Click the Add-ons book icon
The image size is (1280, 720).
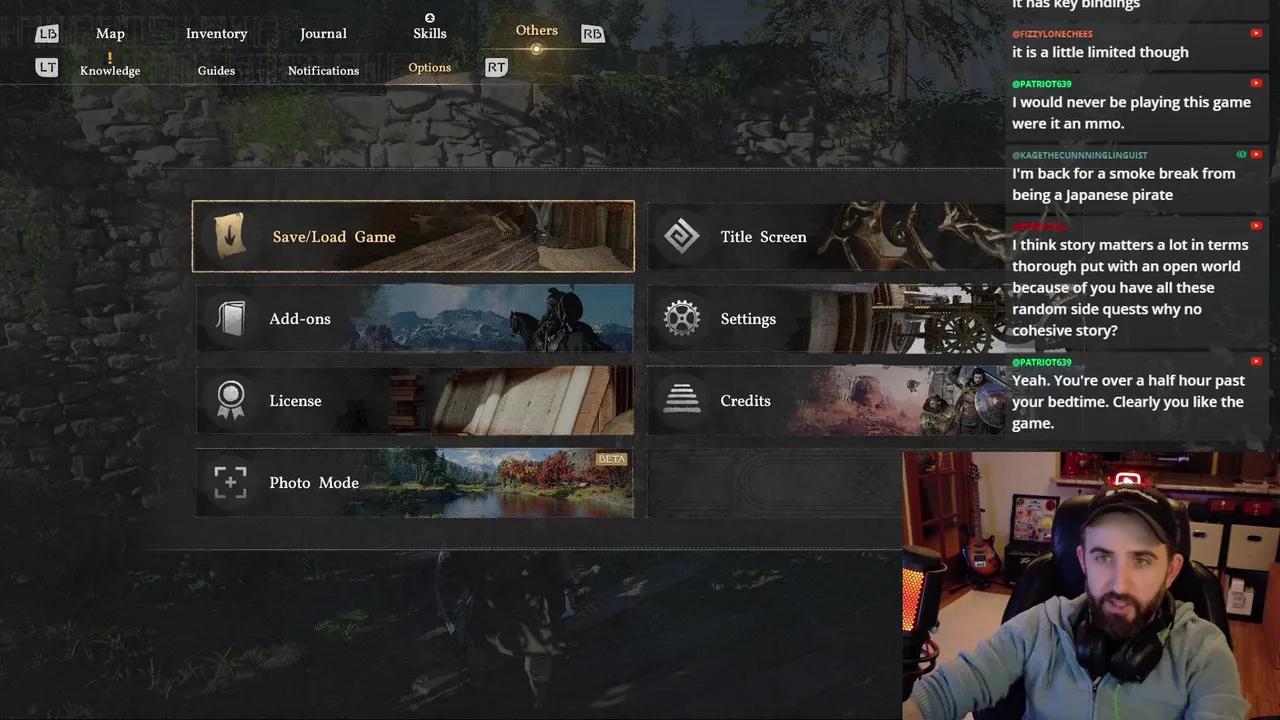click(x=230, y=318)
